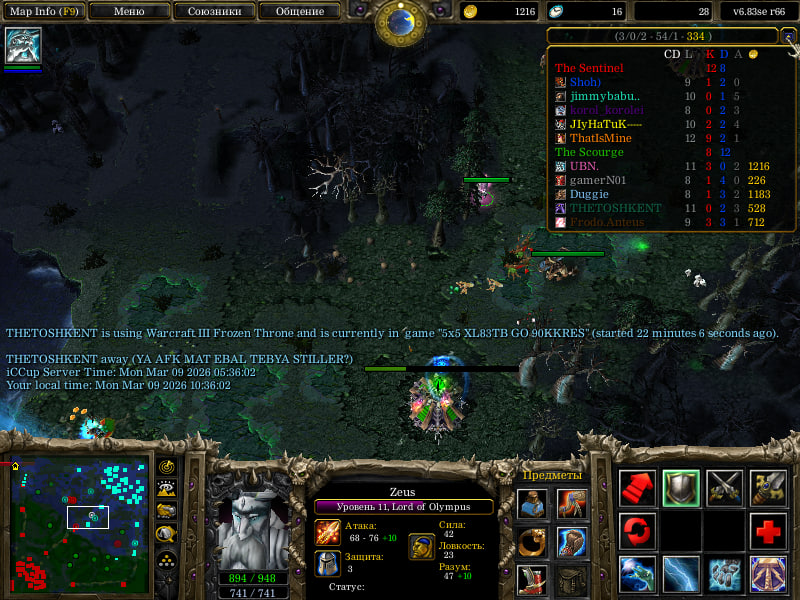800x600 pixels.
Task: Activate the red arrow Move command
Action: (638, 487)
